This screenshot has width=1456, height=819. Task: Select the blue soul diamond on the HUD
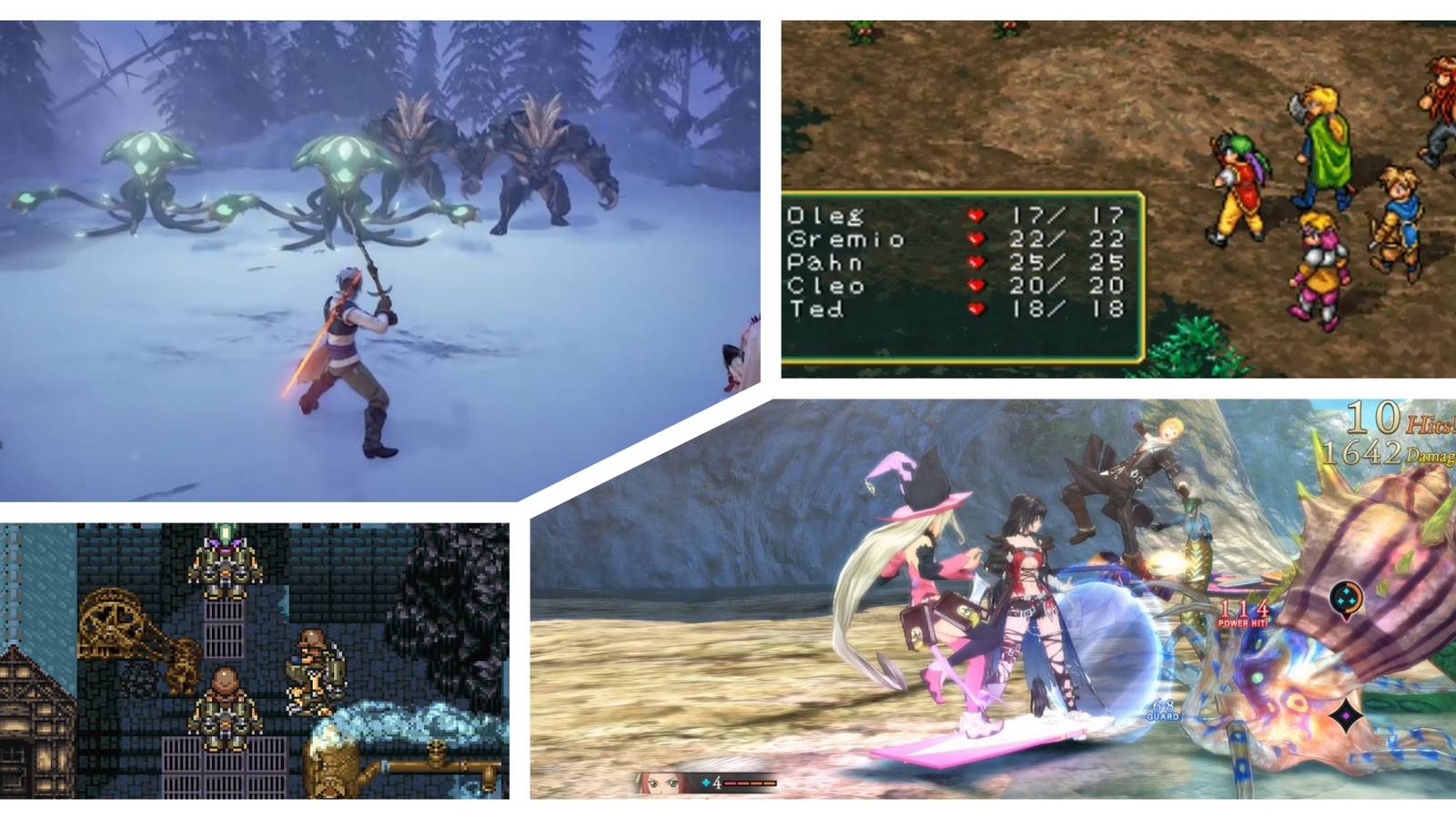pyautogui.click(x=706, y=781)
